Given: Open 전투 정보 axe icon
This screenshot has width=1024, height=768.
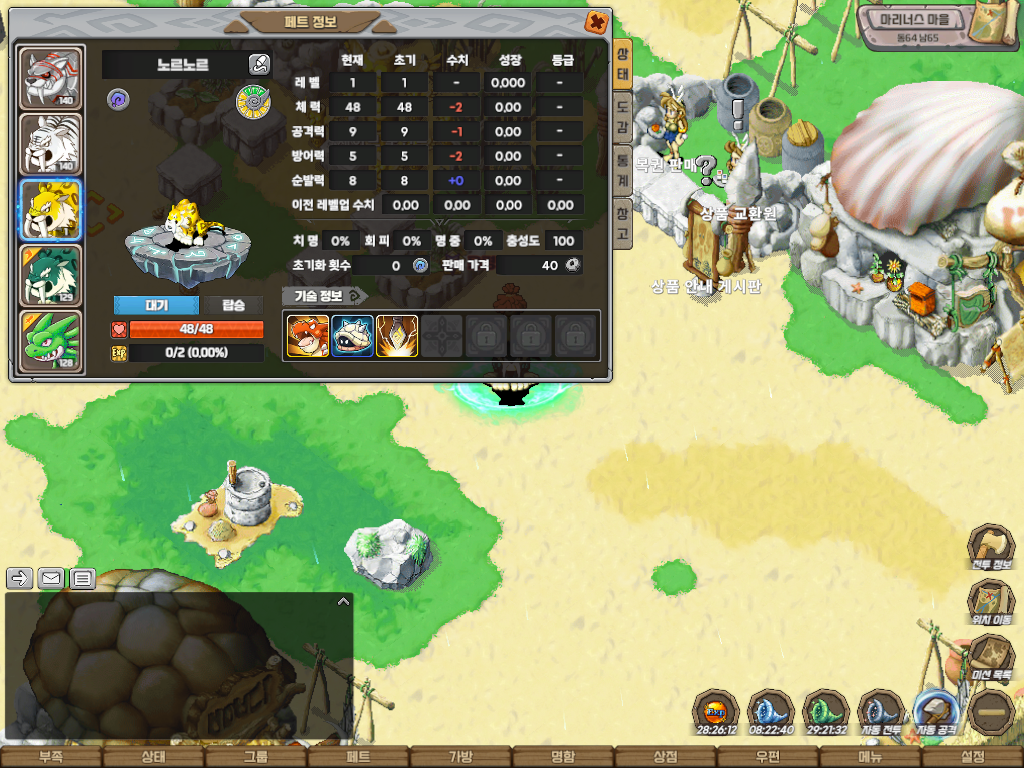Looking at the screenshot, I should pyautogui.click(x=990, y=547).
